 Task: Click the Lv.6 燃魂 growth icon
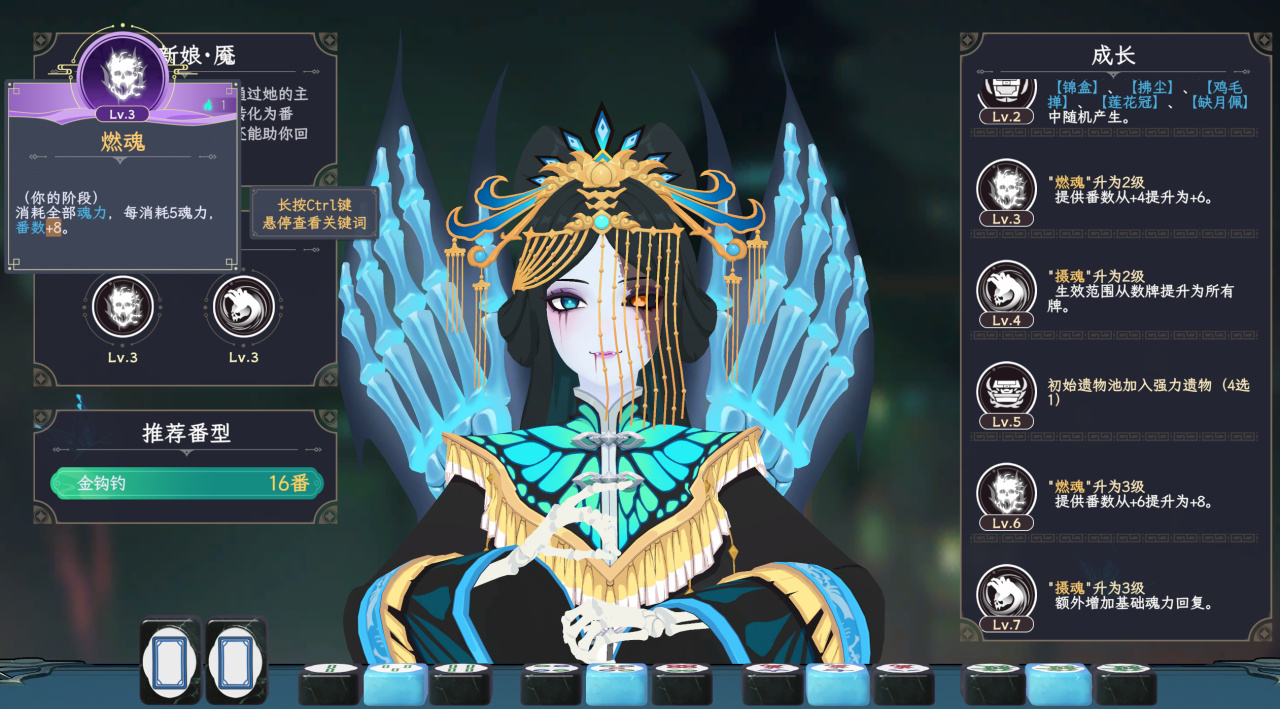1006,491
